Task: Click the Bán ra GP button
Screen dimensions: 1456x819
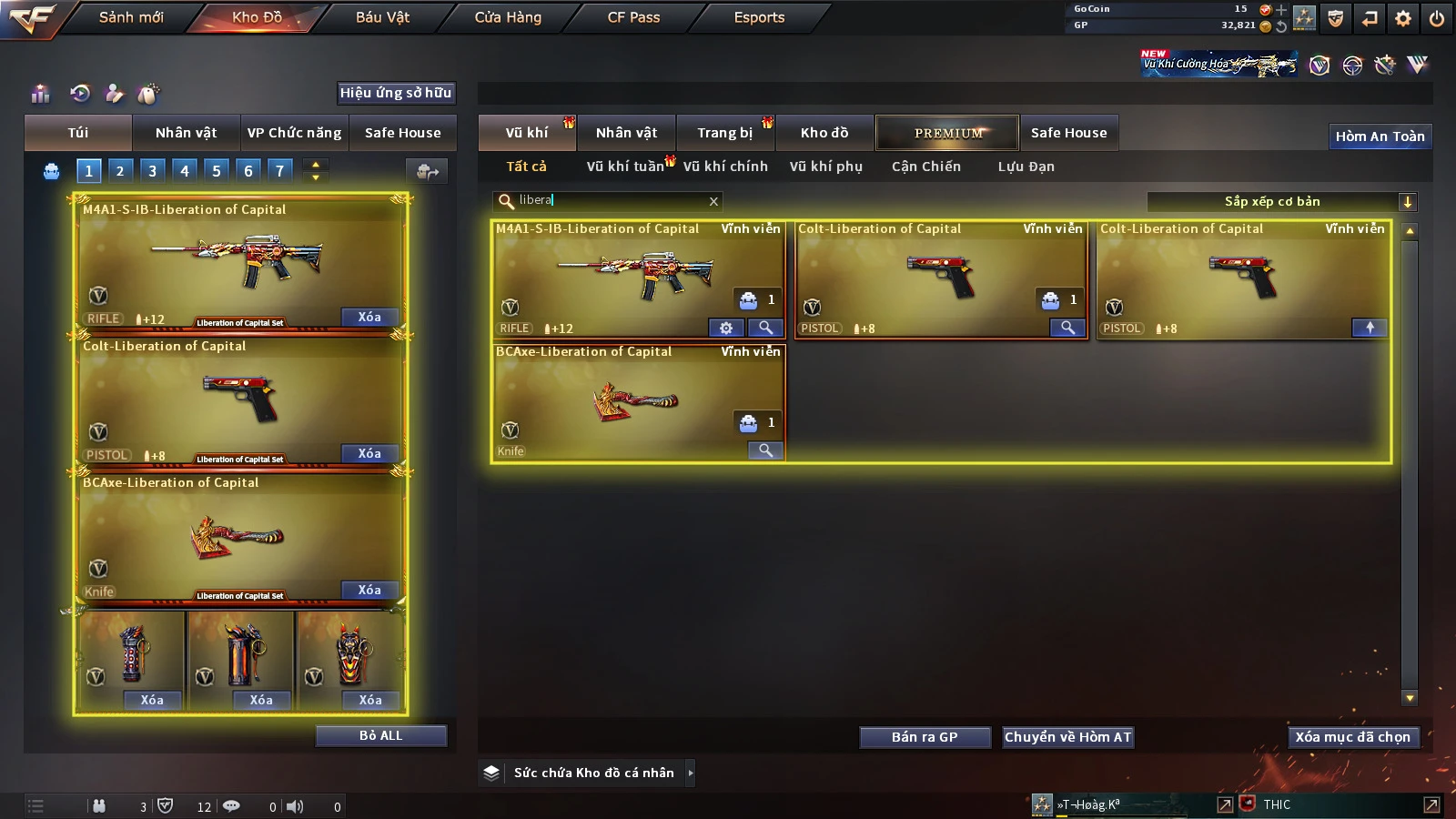Action: [x=925, y=737]
